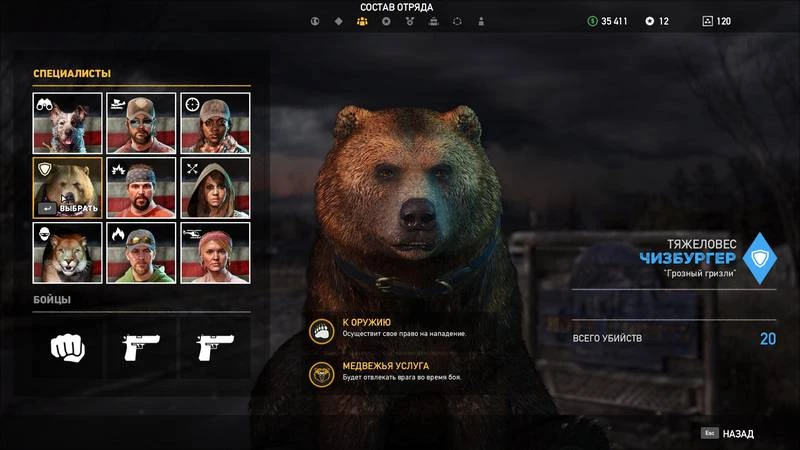Select Cheeseburger the bear specialist tile
This screenshot has width=800, height=450.
coord(68,188)
